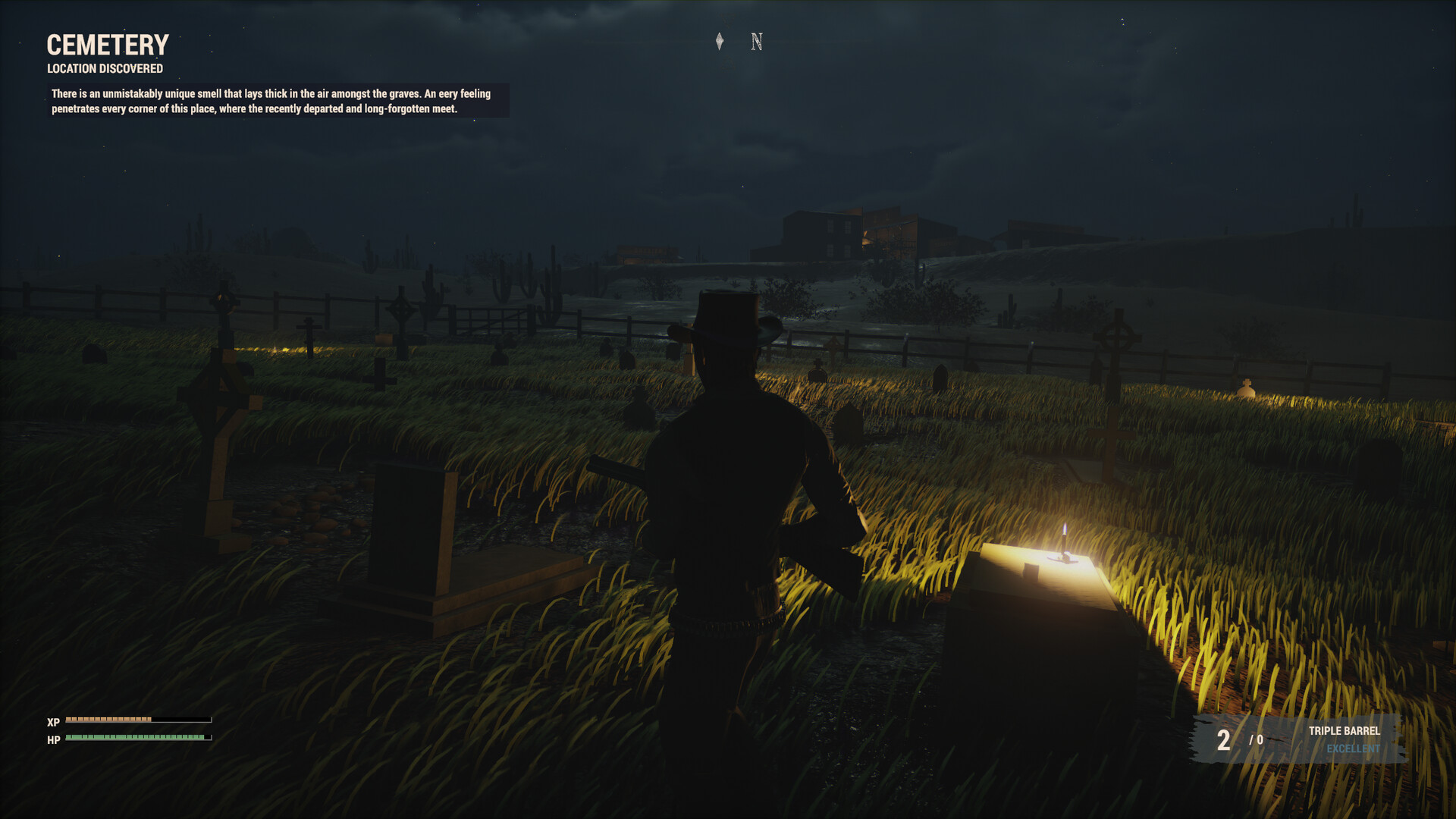Viewport: 1456px width, 819px height.
Task: Click the compass diamond marker at top
Action: coord(720,42)
